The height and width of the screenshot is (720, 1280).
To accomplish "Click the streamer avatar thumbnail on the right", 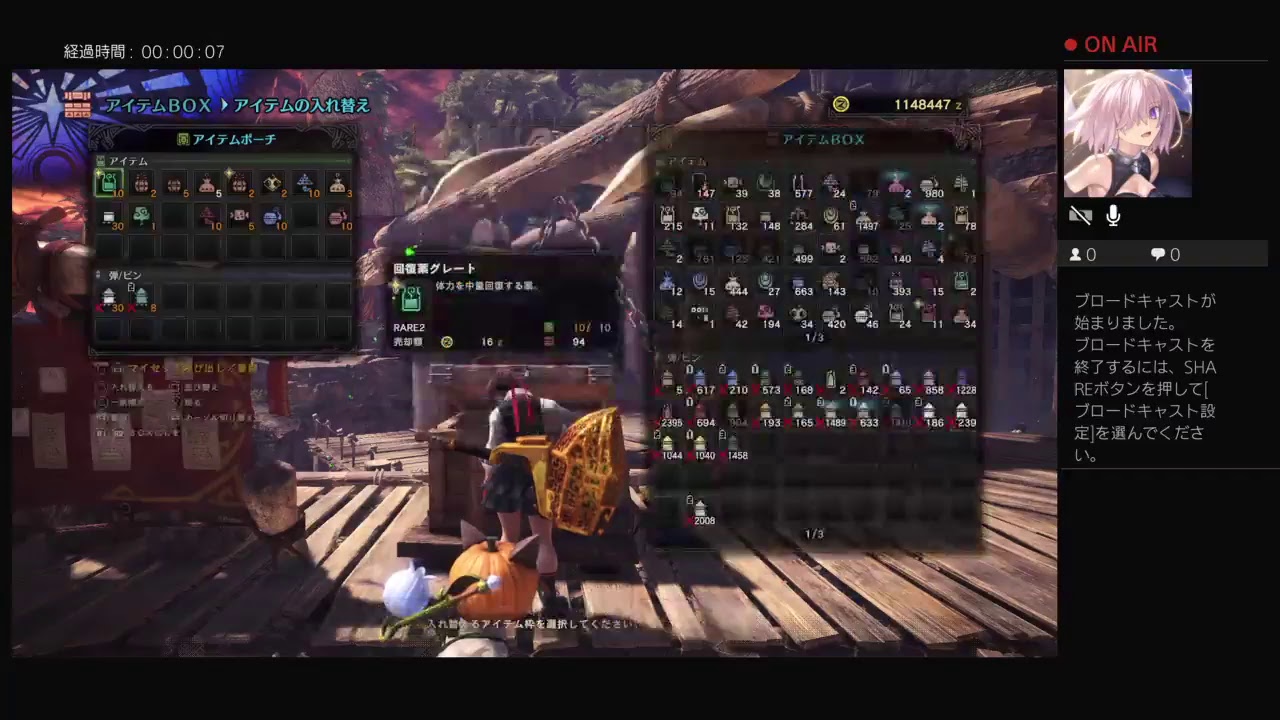I will point(1127,132).
